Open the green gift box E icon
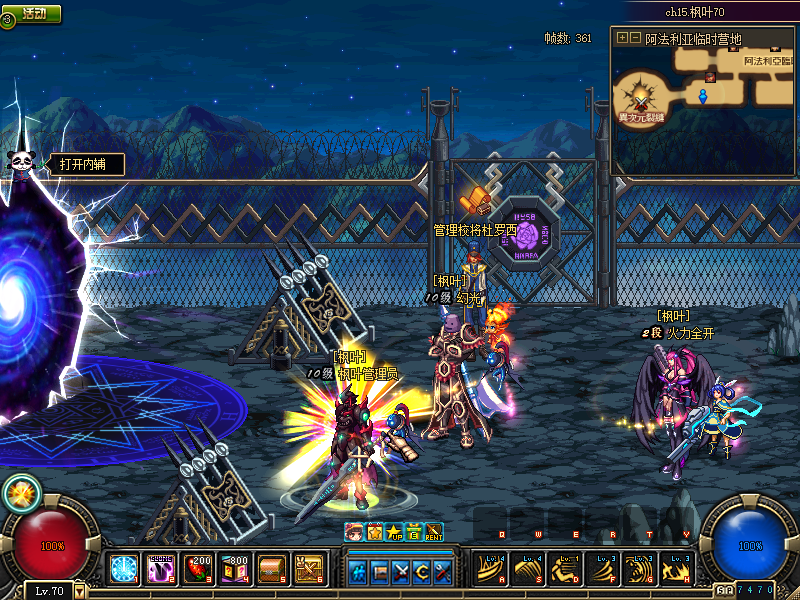This screenshot has height=600, width=800. click(x=413, y=531)
